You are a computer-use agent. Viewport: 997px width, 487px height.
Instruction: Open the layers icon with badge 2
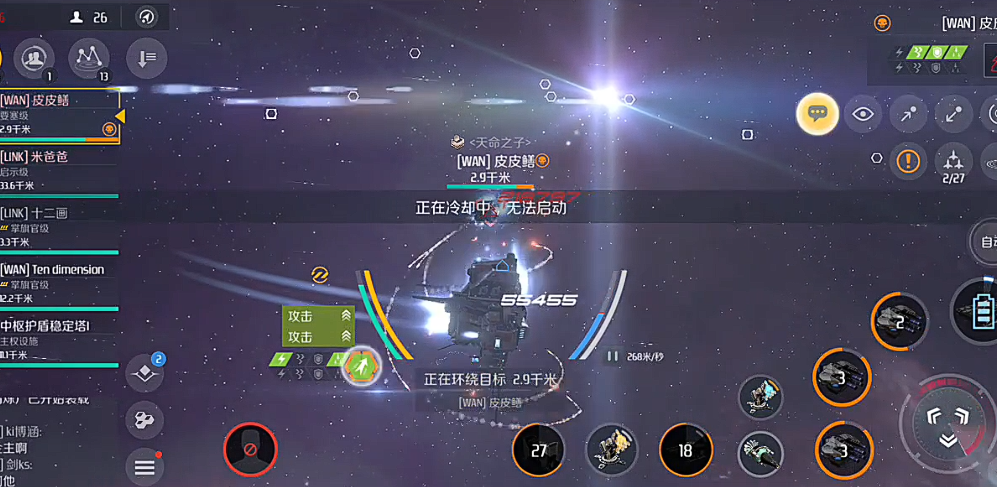coord(145,374)
